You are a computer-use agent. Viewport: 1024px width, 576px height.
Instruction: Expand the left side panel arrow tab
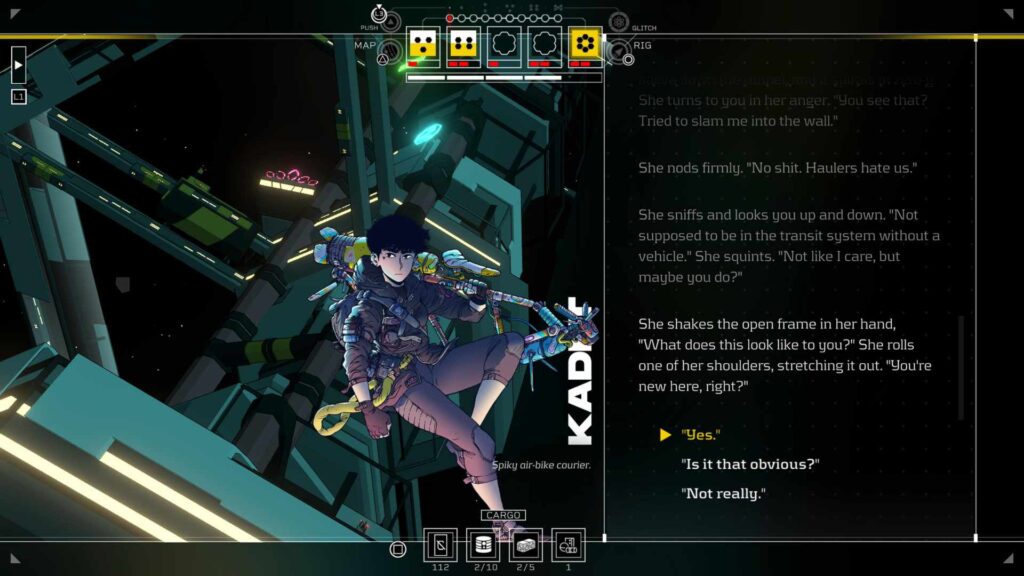coord(18,65)
